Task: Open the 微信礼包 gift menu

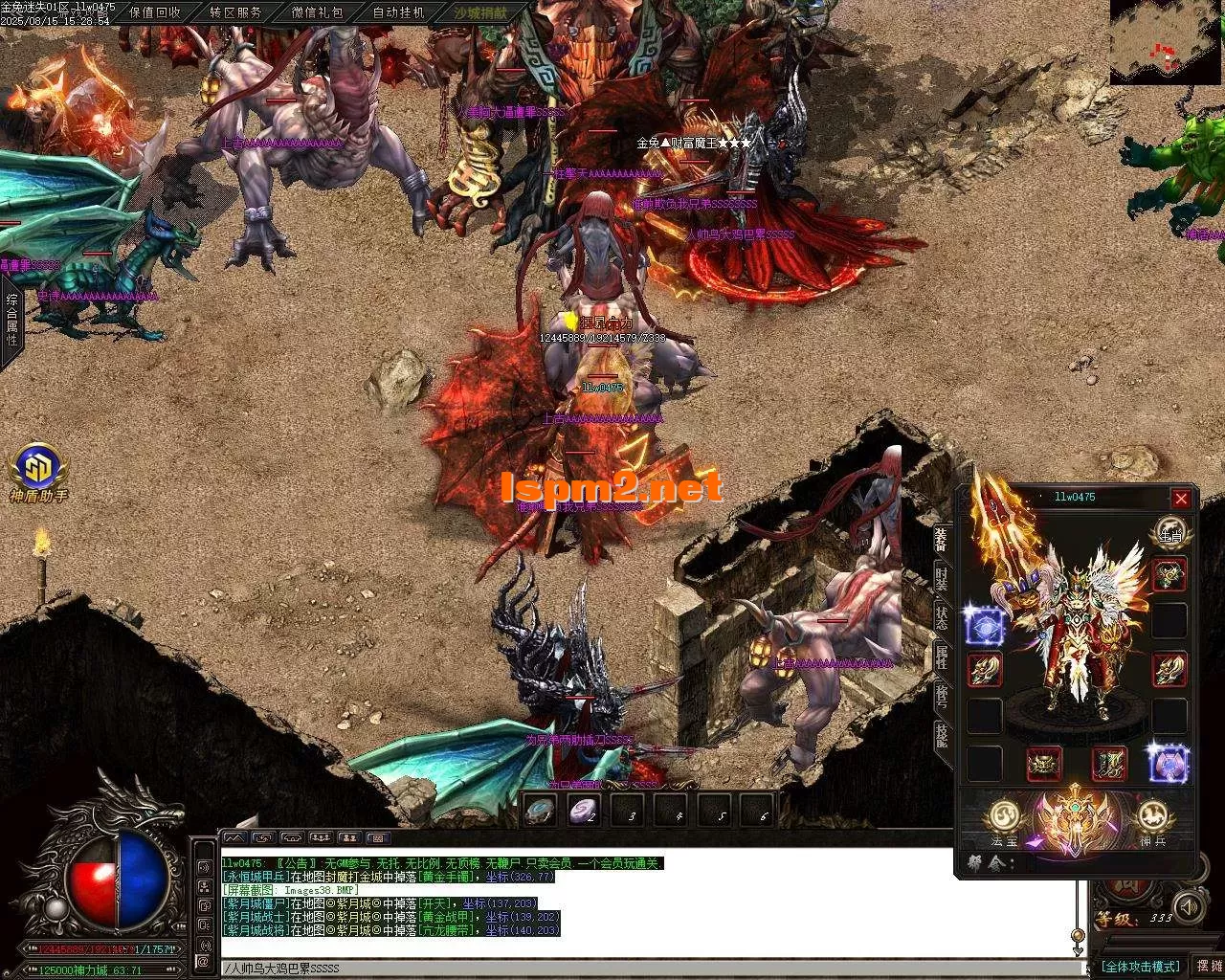Action: pos(317,12)
